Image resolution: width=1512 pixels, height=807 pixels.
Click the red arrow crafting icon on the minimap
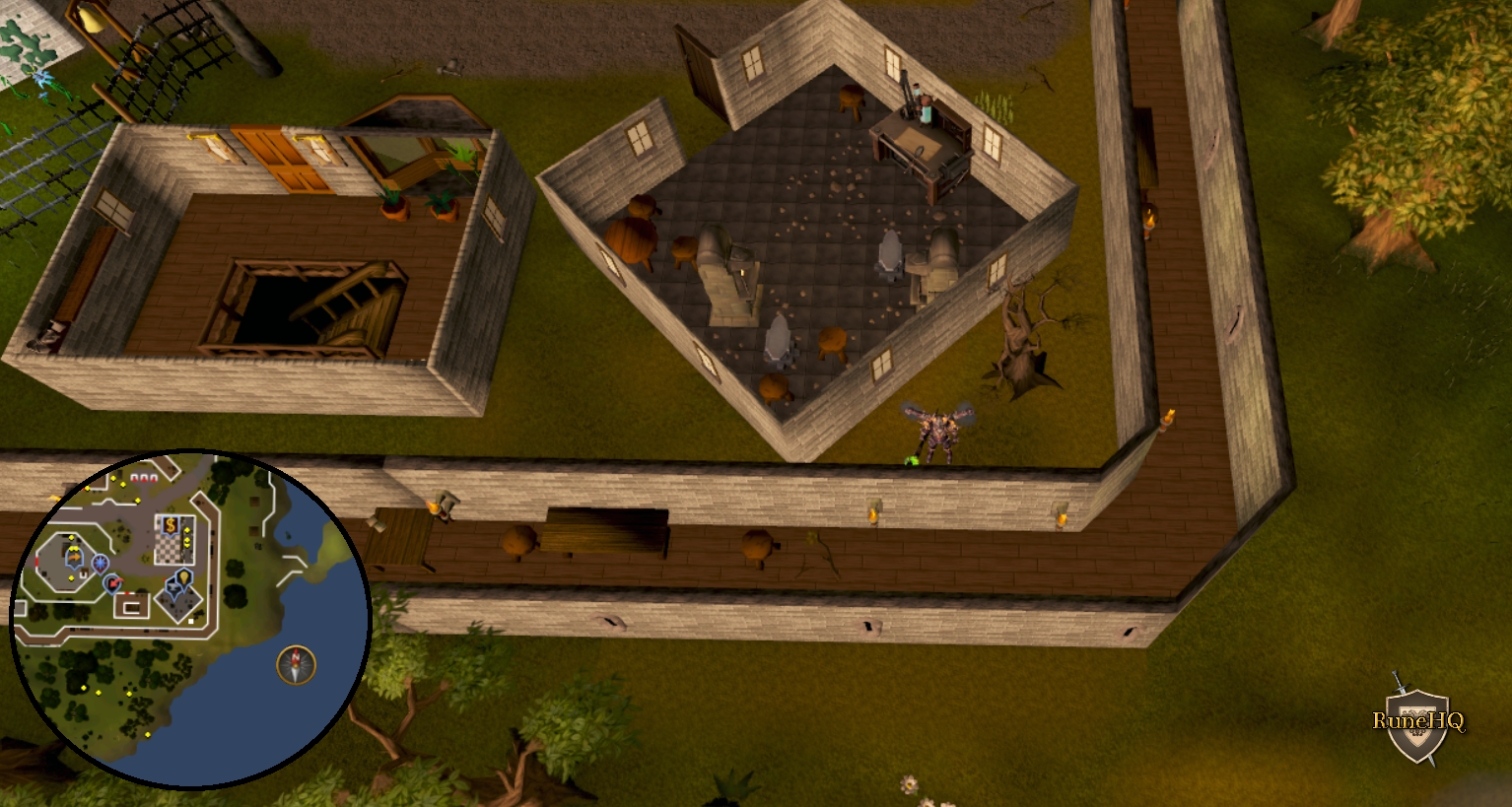click(x=114, y=582)
